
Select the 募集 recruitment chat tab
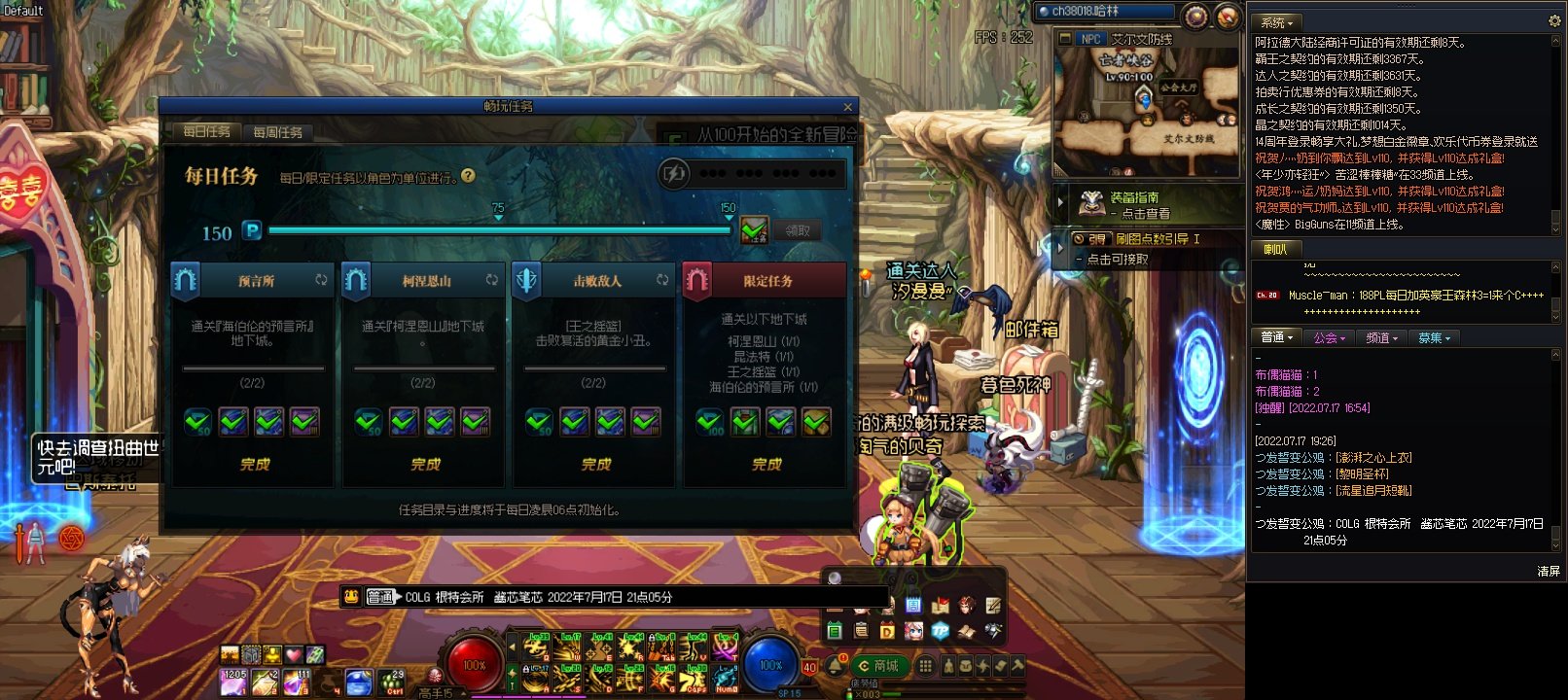point(1434,338)
